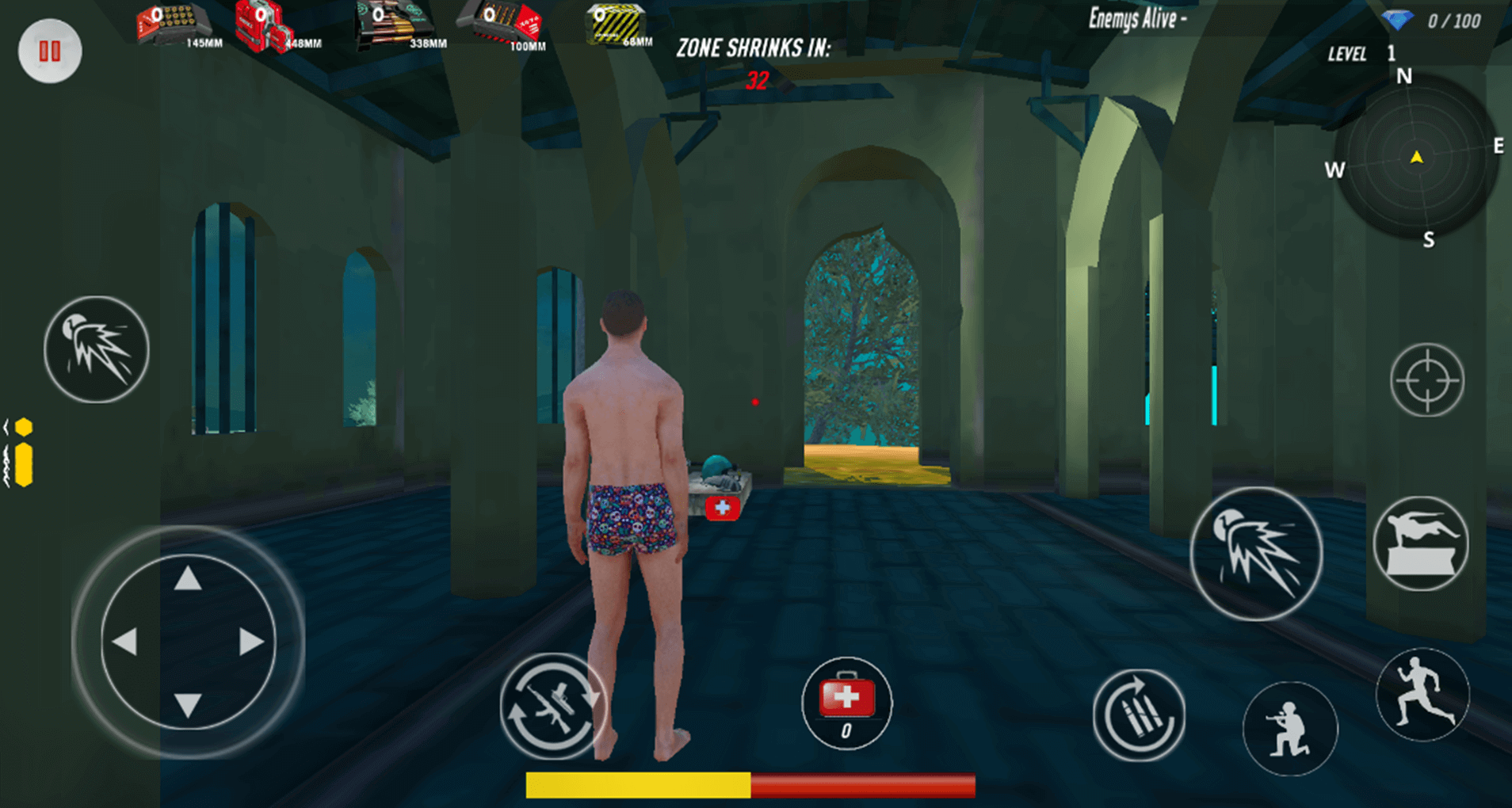The height and width of the screenshot is (808, 1512).
Task: Switch to crouch with the kneeling soldier button
Action: coord(1289,728)
